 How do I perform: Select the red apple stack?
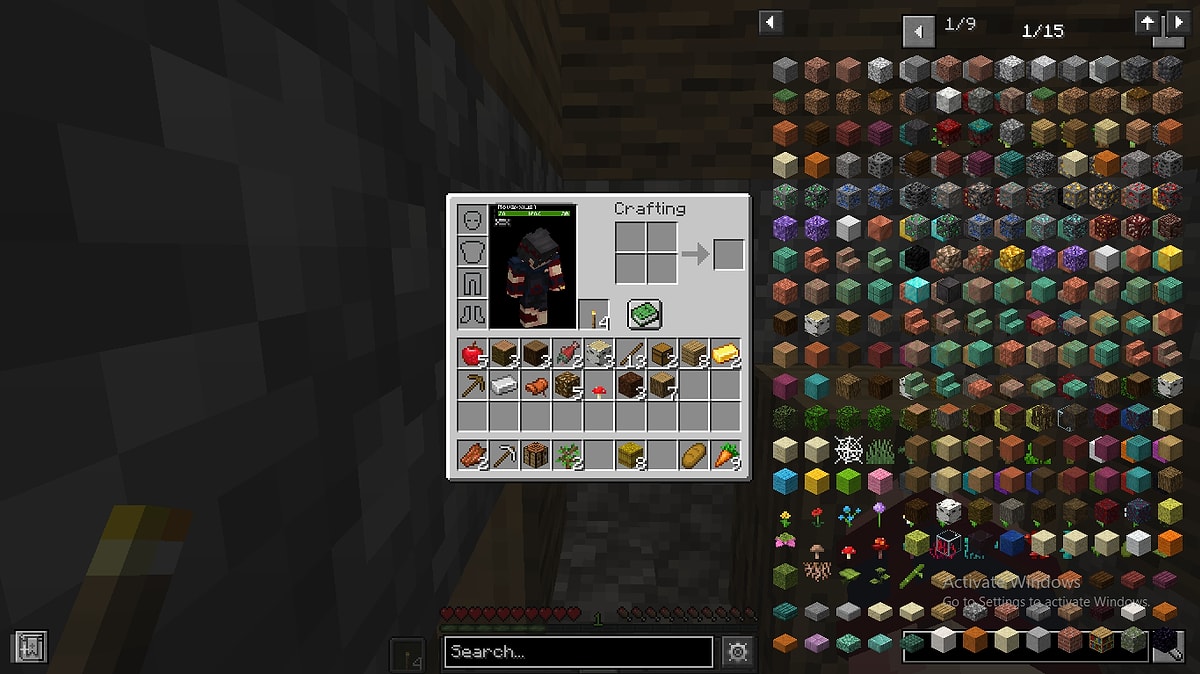(473, 353)
